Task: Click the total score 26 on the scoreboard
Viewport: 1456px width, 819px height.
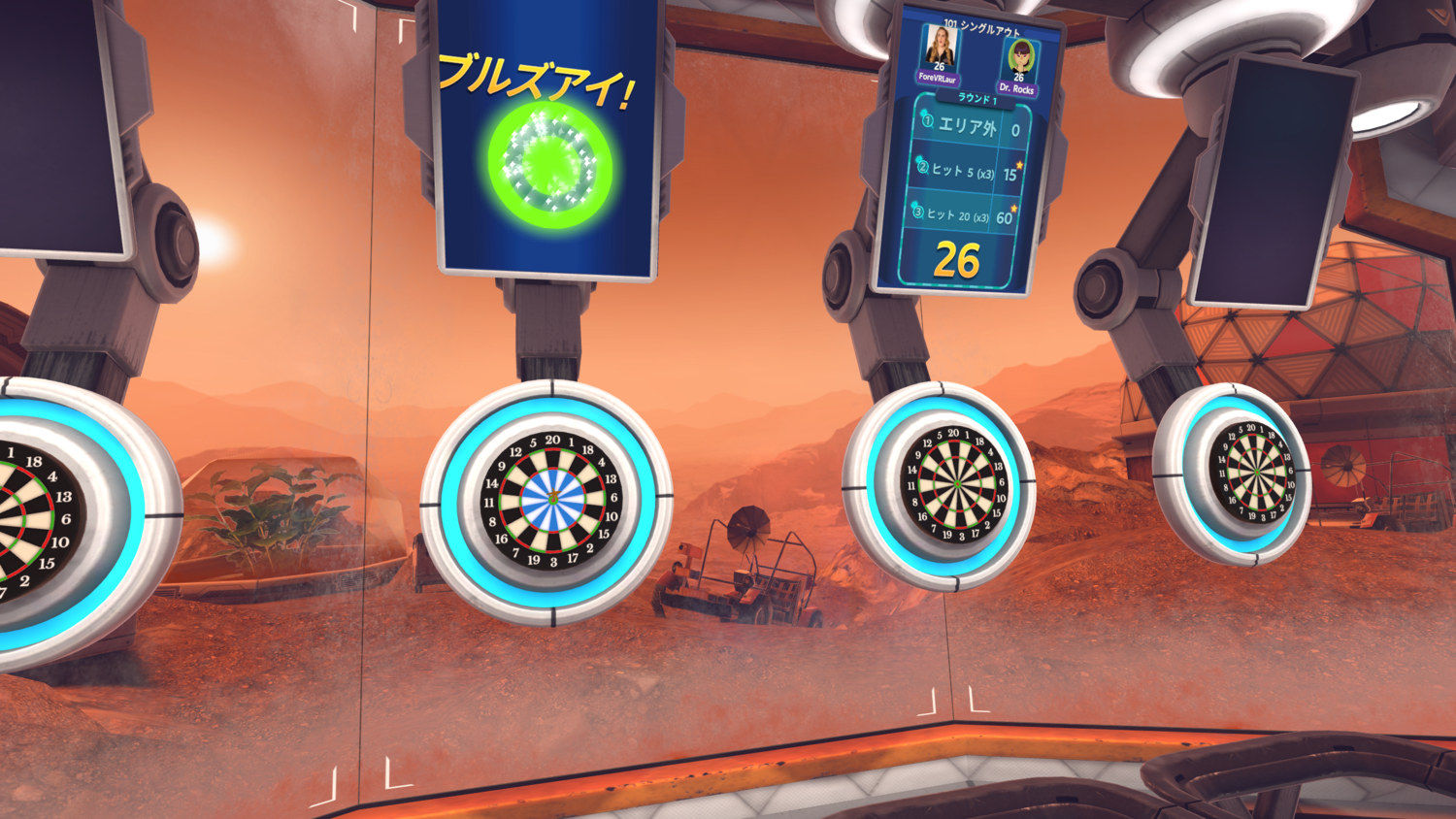Action: tap(955, 260)
